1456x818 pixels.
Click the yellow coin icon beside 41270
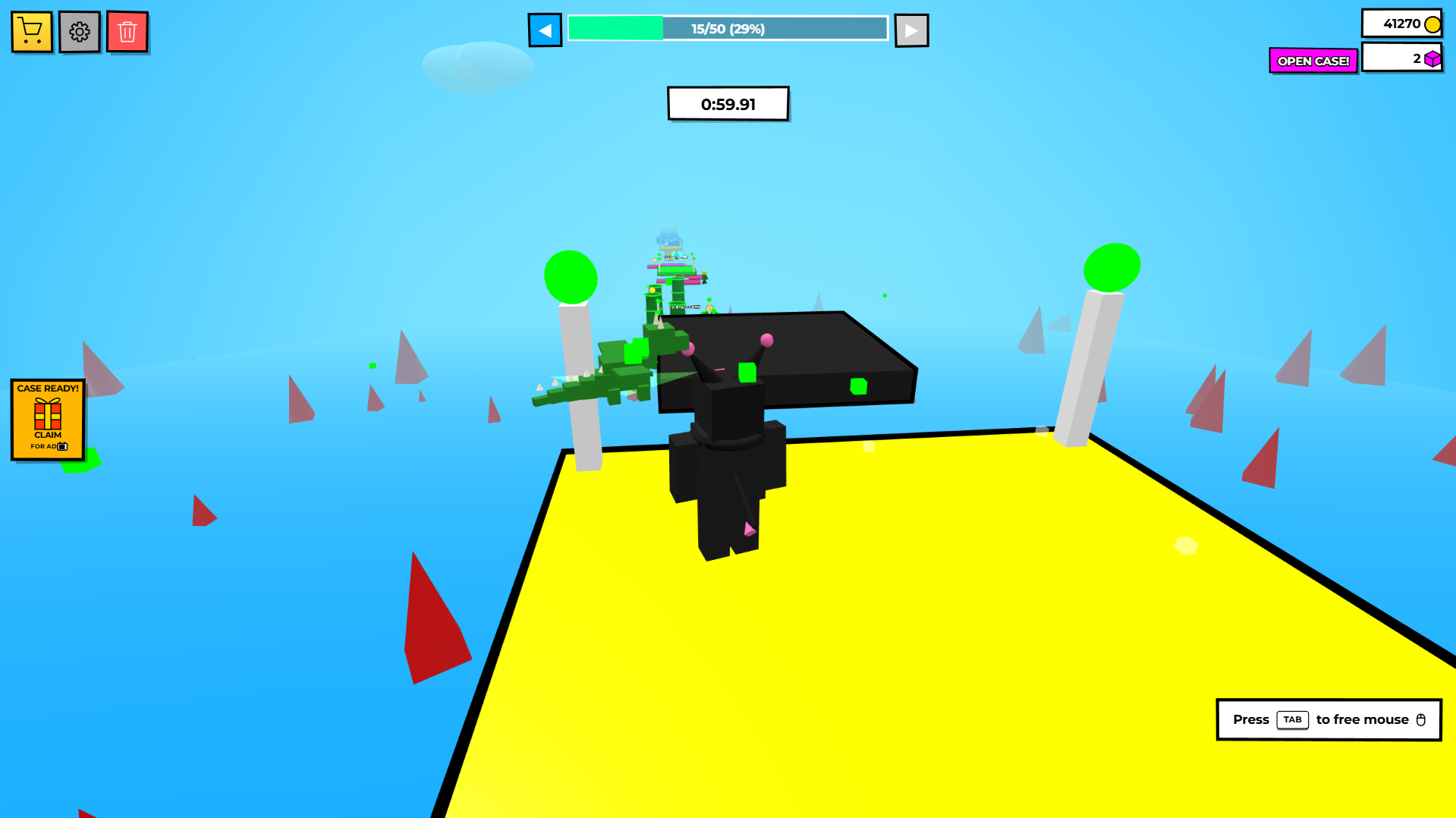click(1432, 24)
